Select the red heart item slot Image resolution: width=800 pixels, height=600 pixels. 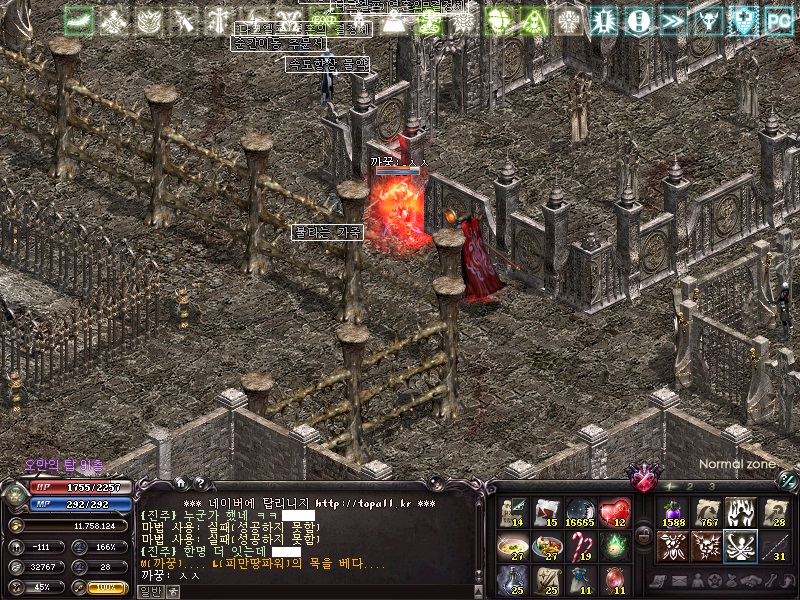click(614, 512)
